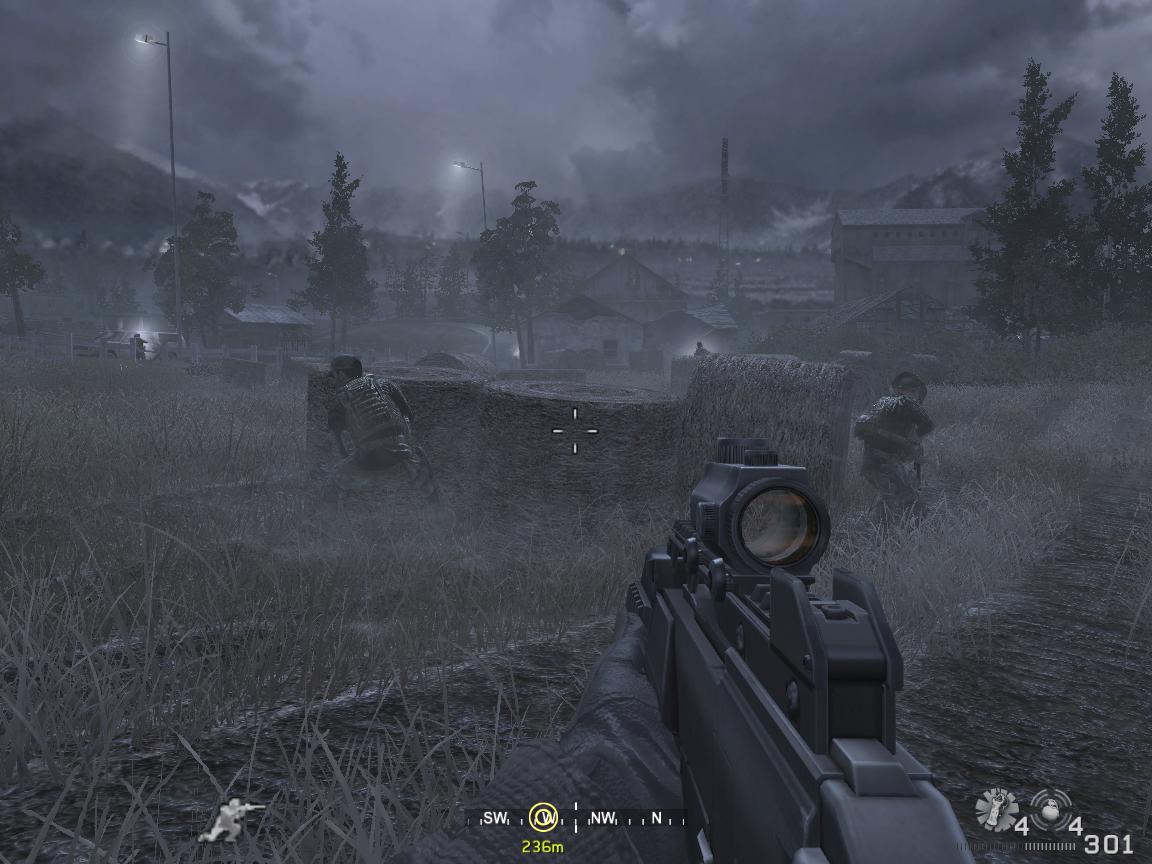Click the crouching soldier stance icon
The height and width of the screenshot is (864, 1152).
pyautogui.click(x=231, y=819)
